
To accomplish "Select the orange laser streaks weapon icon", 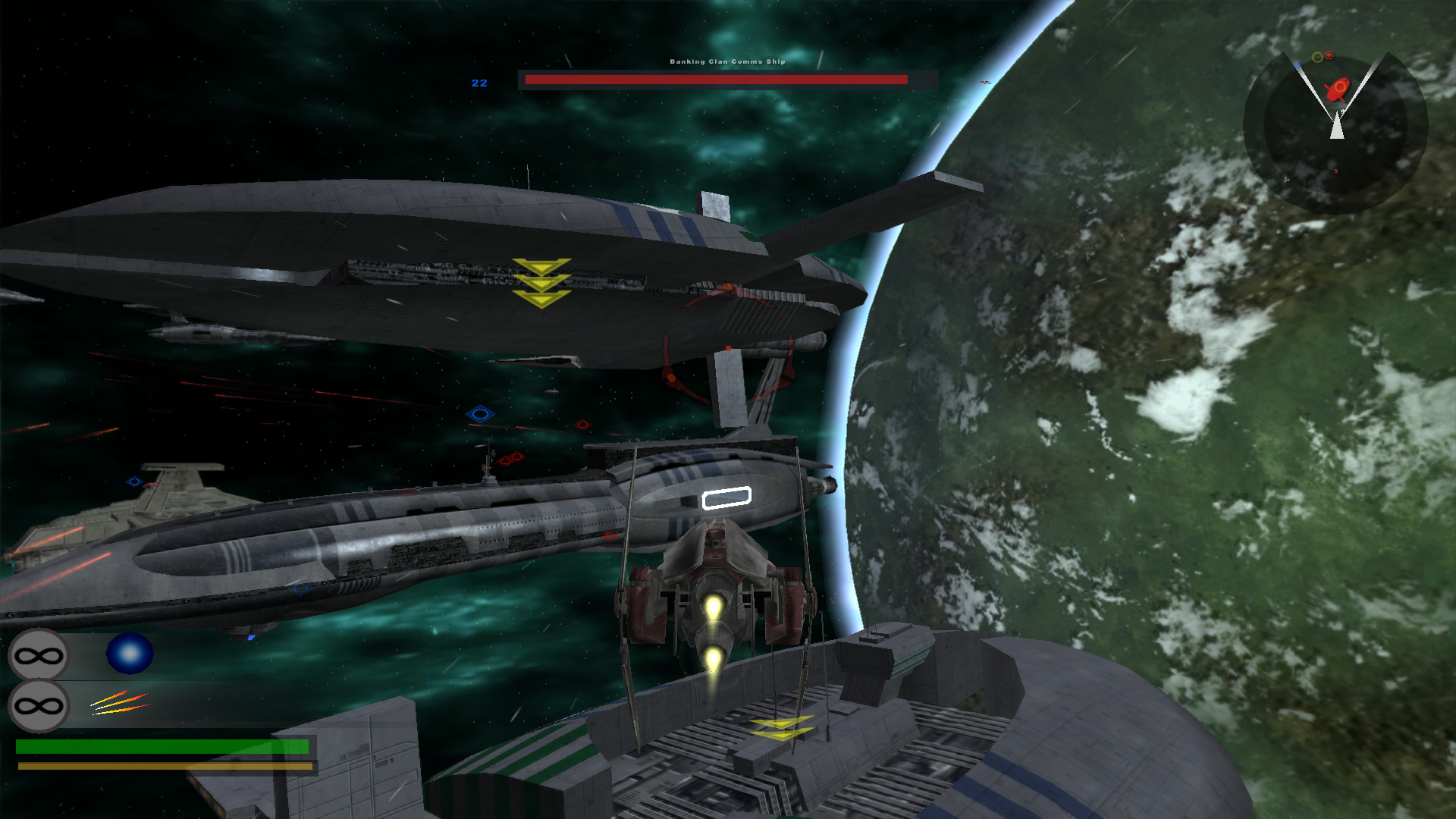I will click(x=120, y=703).
